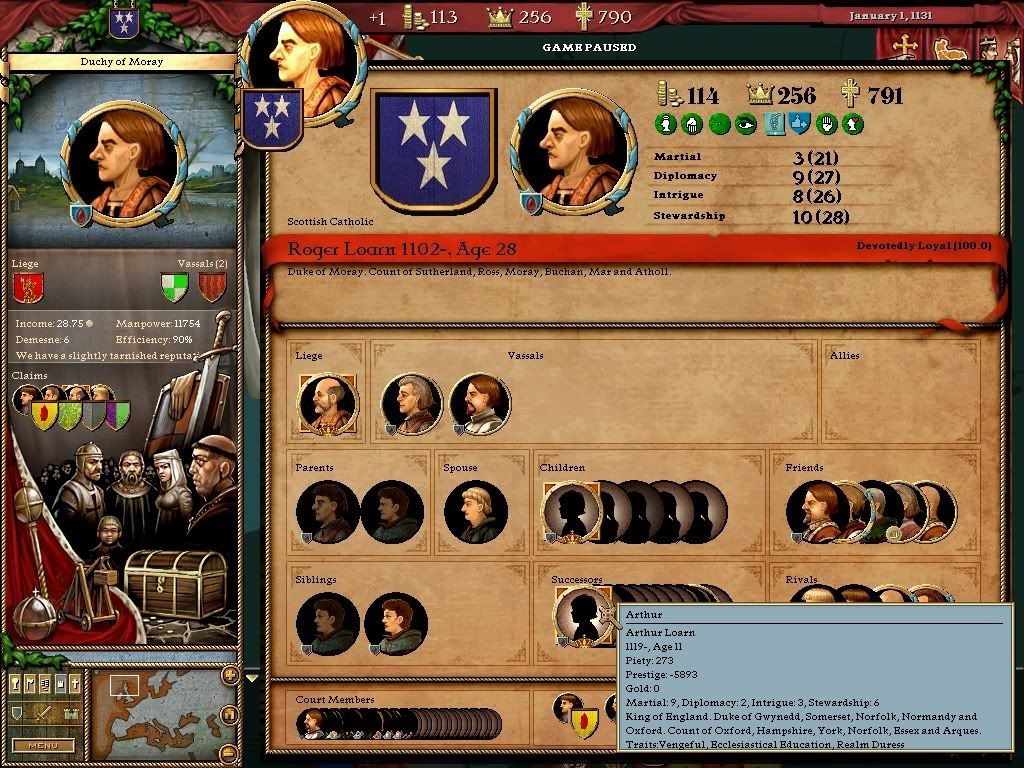Zoom out with the minimap minus button
Viewport: 1024px width, 768px height.
(230, 752)
